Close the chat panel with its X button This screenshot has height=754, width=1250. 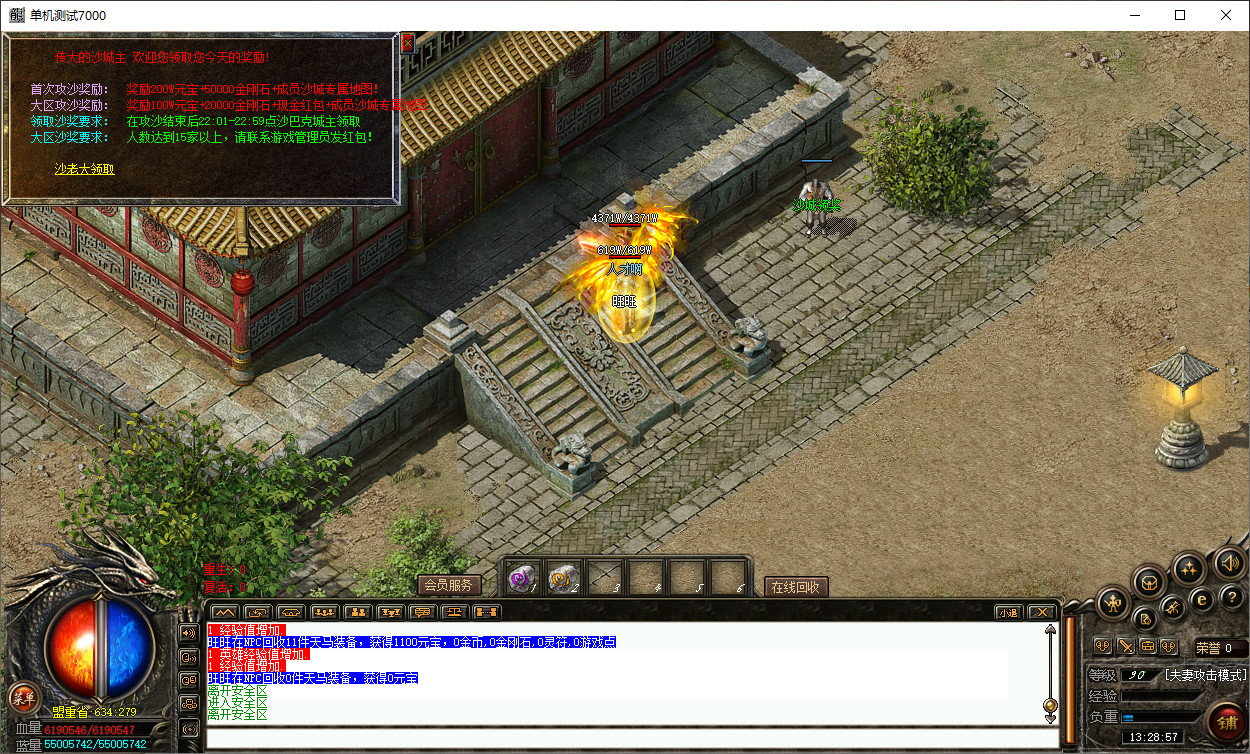[x=1041, y=612]
